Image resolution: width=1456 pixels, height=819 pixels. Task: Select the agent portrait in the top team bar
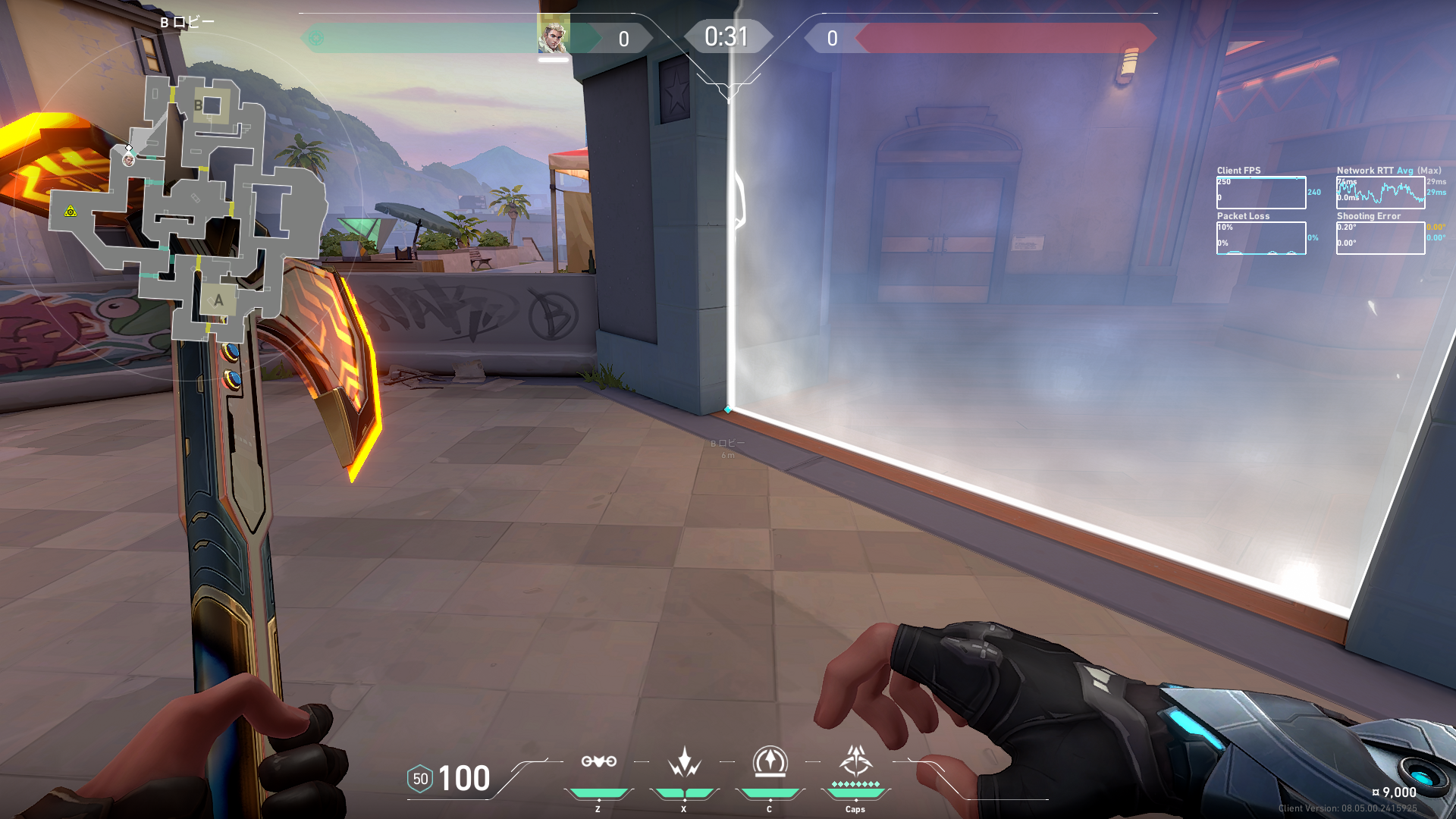(553, 35)
